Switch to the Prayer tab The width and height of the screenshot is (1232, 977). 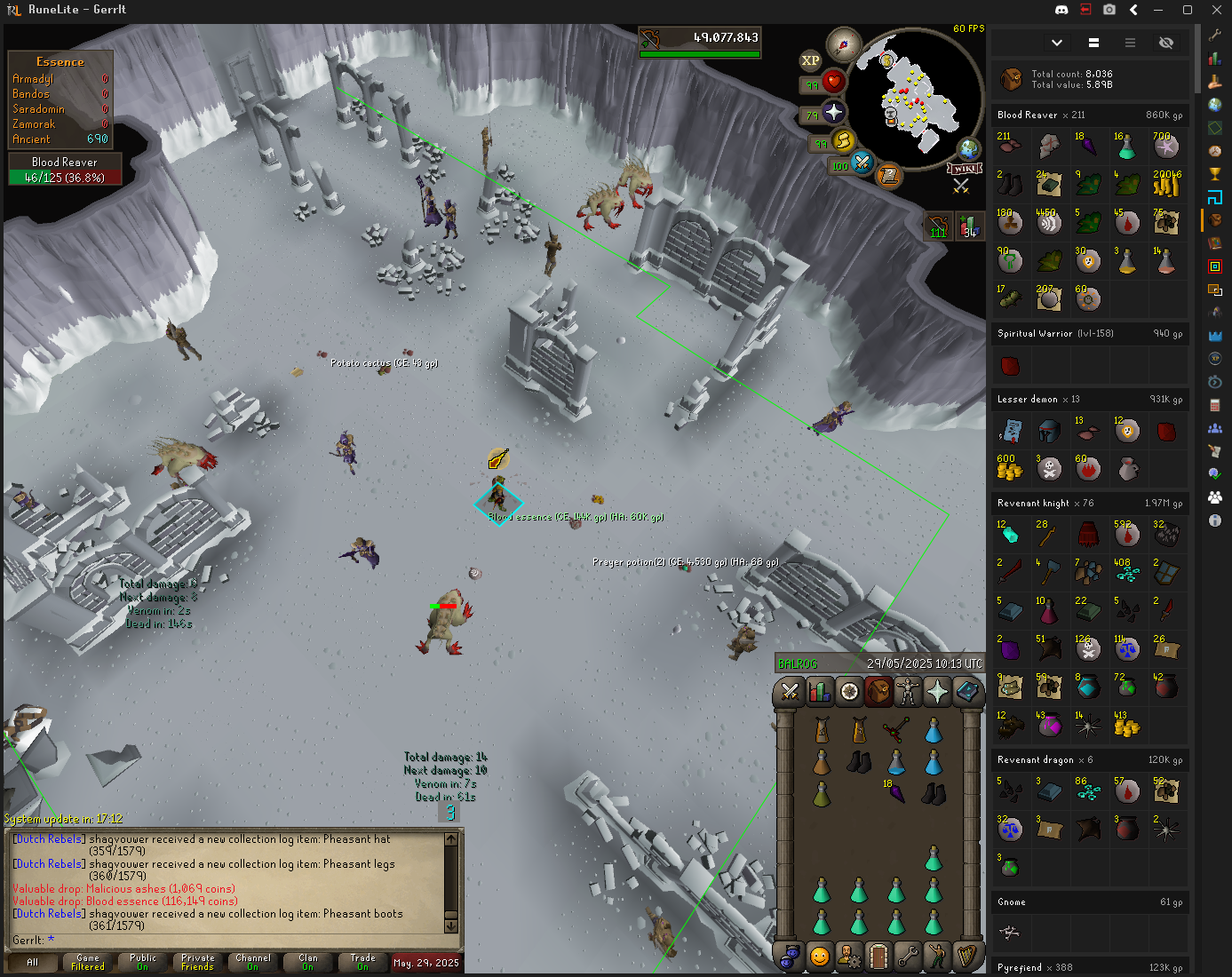[937, 692]
